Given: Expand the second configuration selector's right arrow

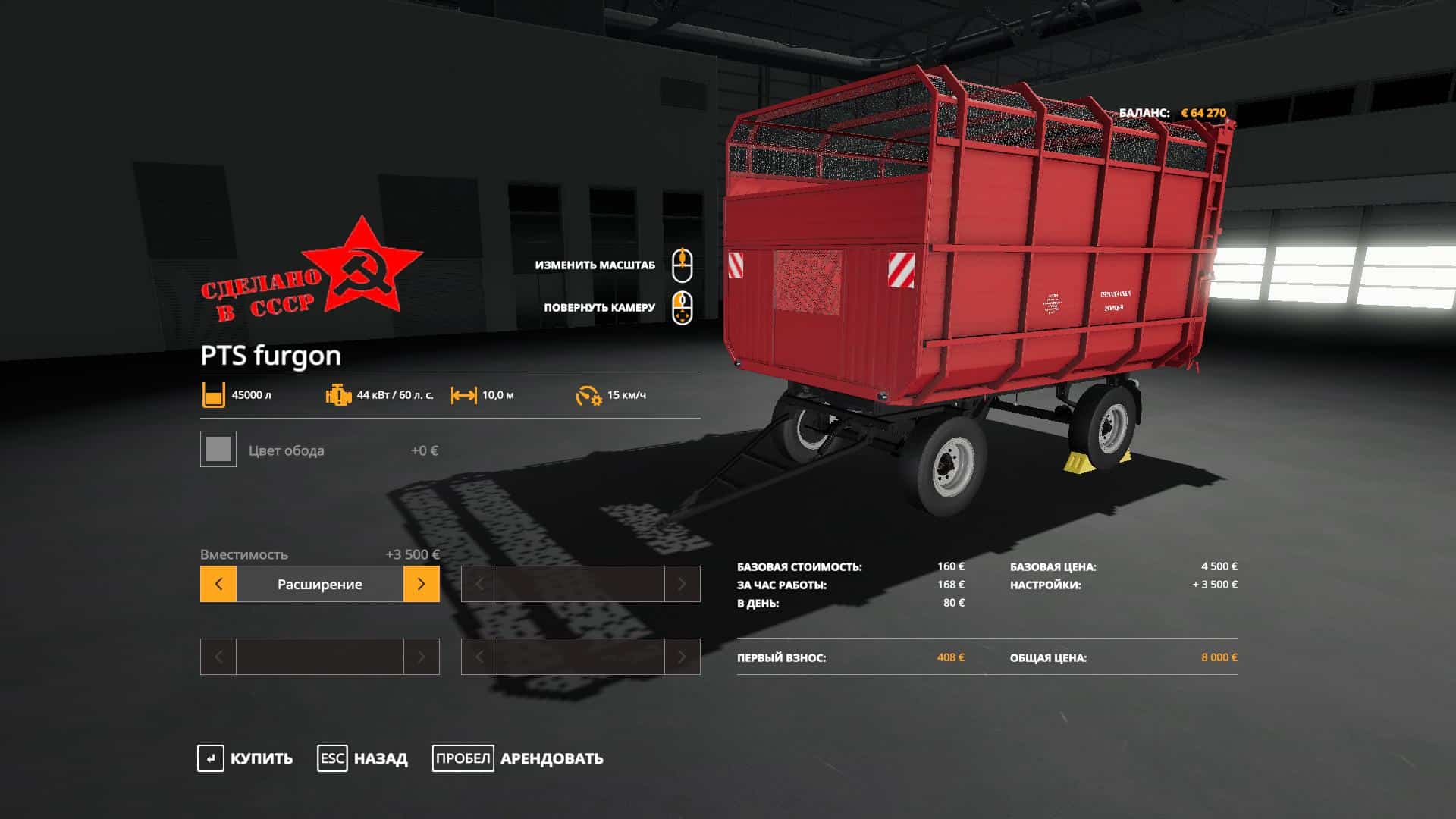Looking at the screenshot, I should [684, 584].
